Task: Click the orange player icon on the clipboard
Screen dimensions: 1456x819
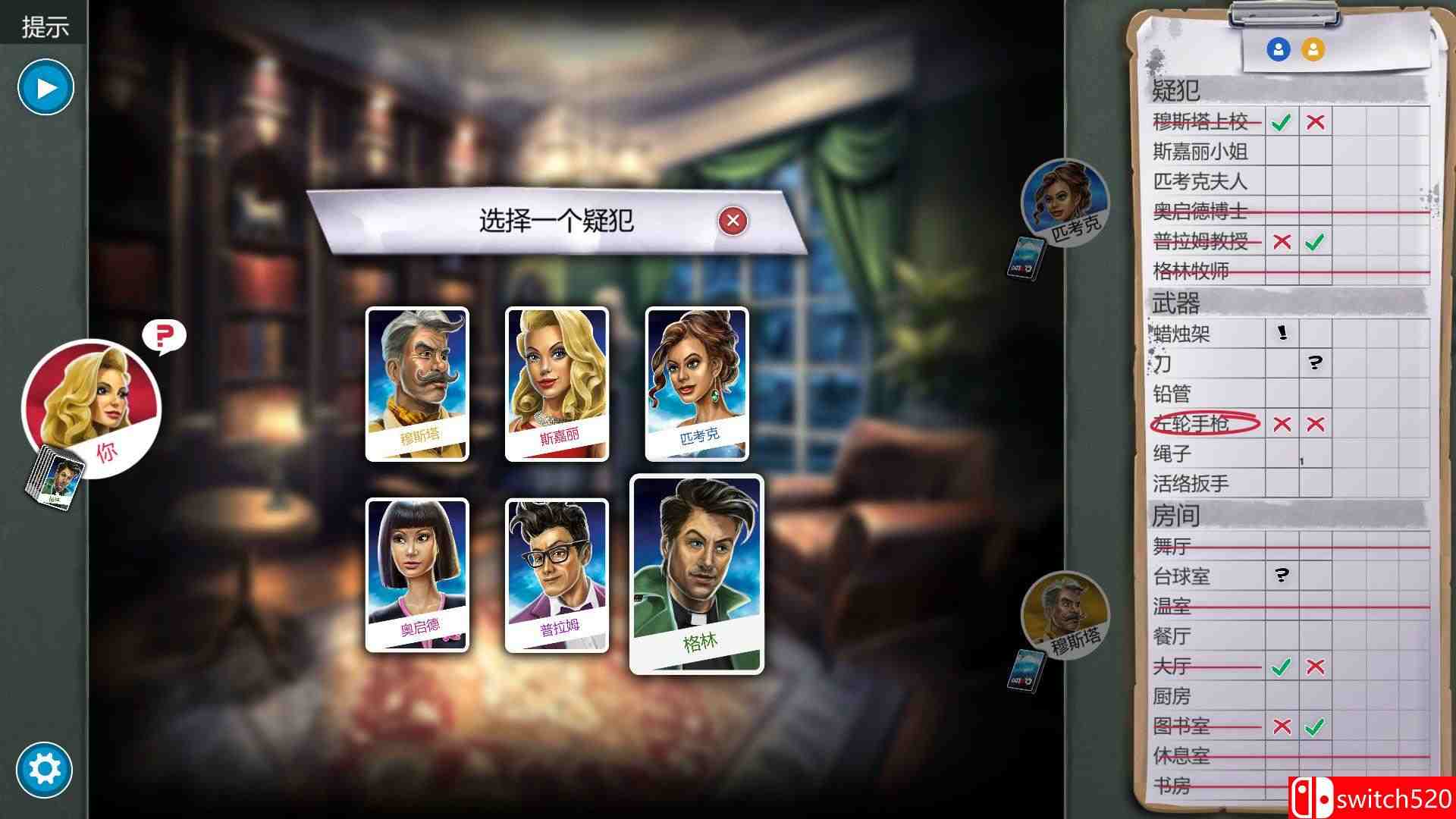Action: tap(1314, 50)
